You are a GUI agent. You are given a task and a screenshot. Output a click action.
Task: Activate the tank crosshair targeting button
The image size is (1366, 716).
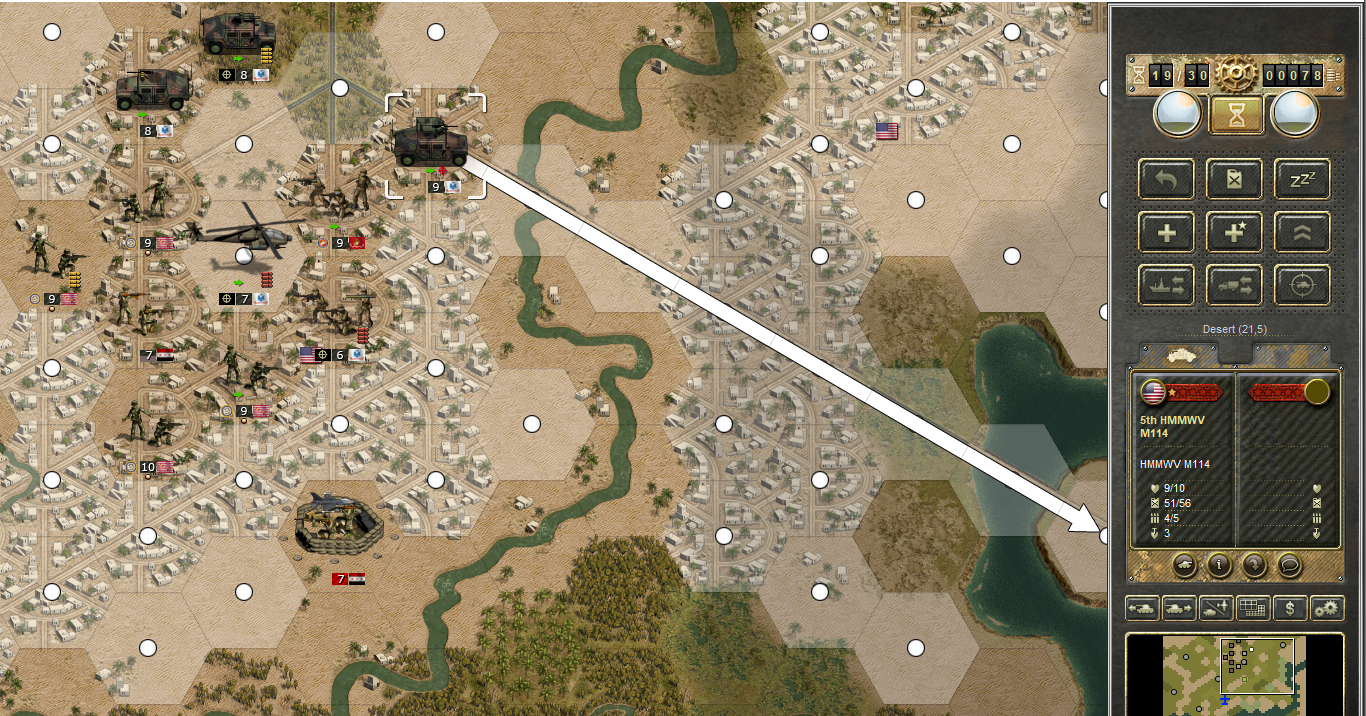1302,286
